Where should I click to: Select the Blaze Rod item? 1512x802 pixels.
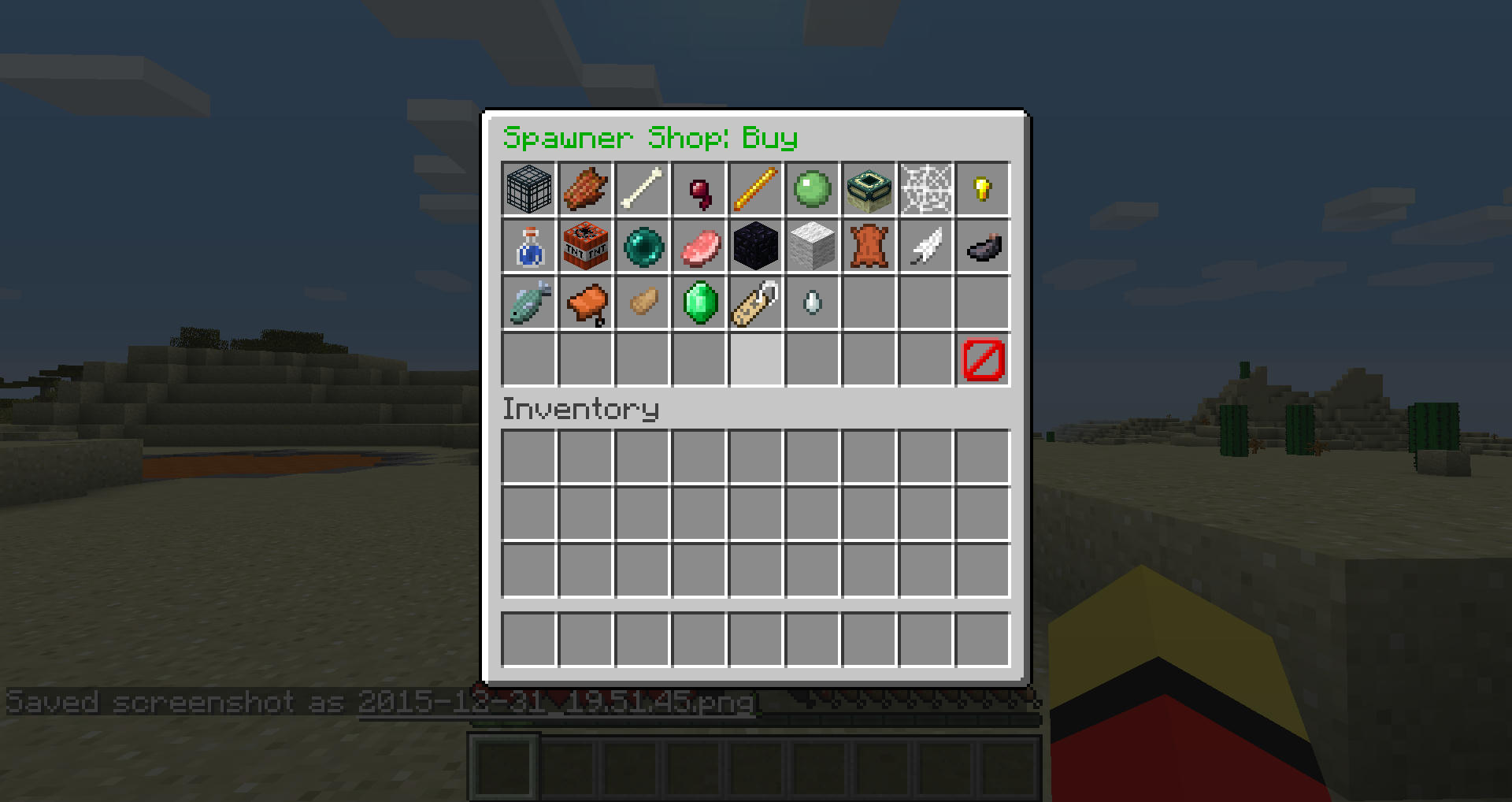tap(756, 189)
